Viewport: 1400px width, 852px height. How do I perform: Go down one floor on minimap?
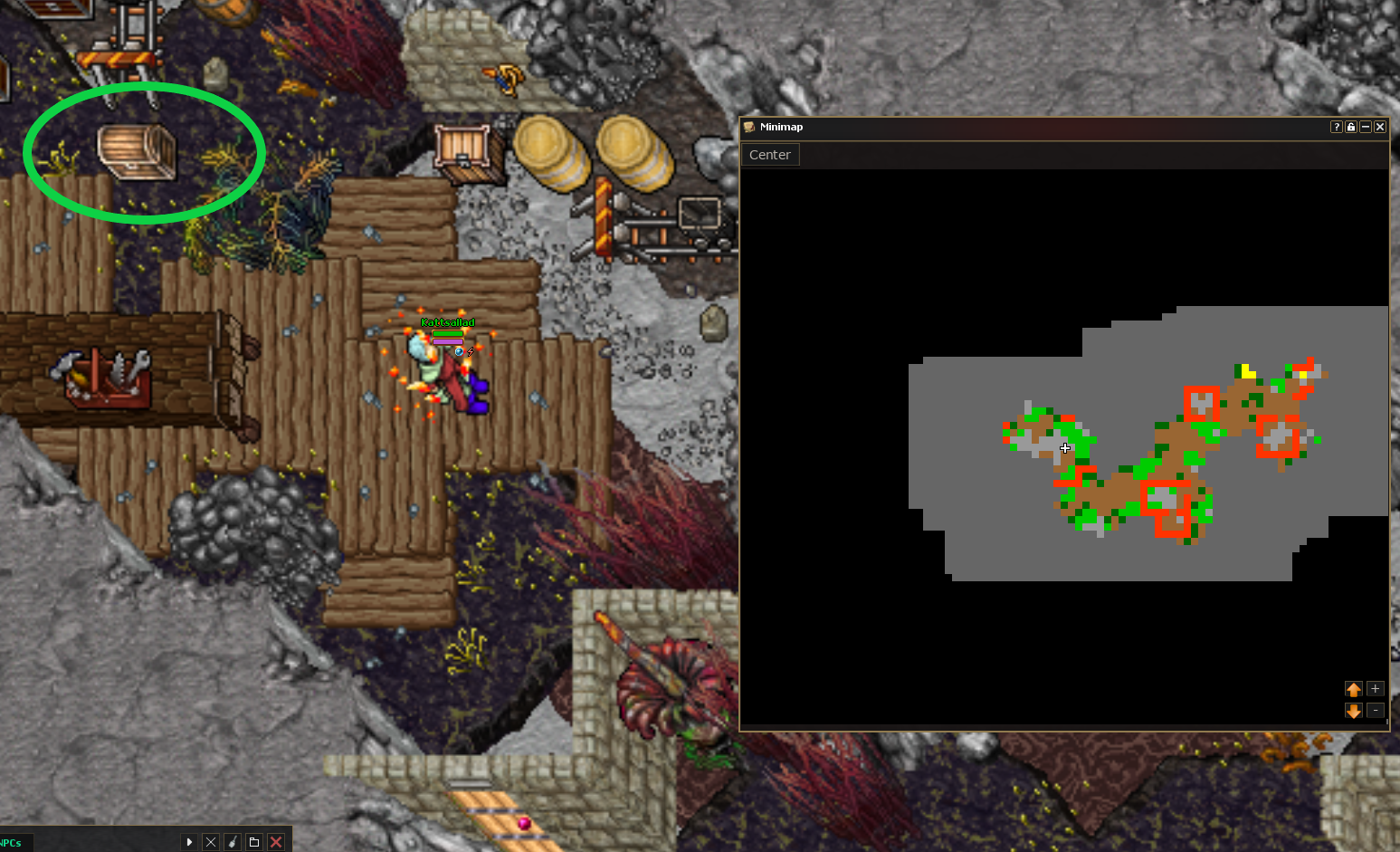pyautogui.click(x=1354, y=711)
